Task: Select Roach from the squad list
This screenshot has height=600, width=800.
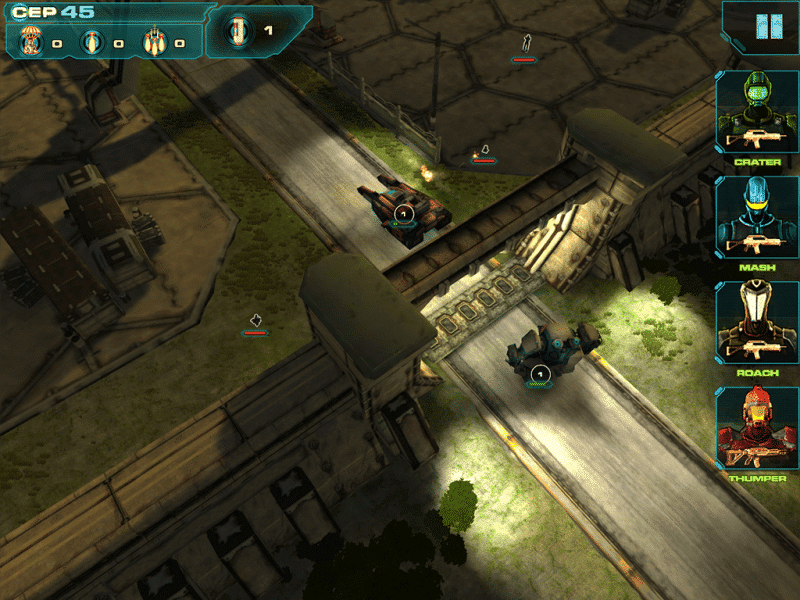Action: click(x=756, y=322)
